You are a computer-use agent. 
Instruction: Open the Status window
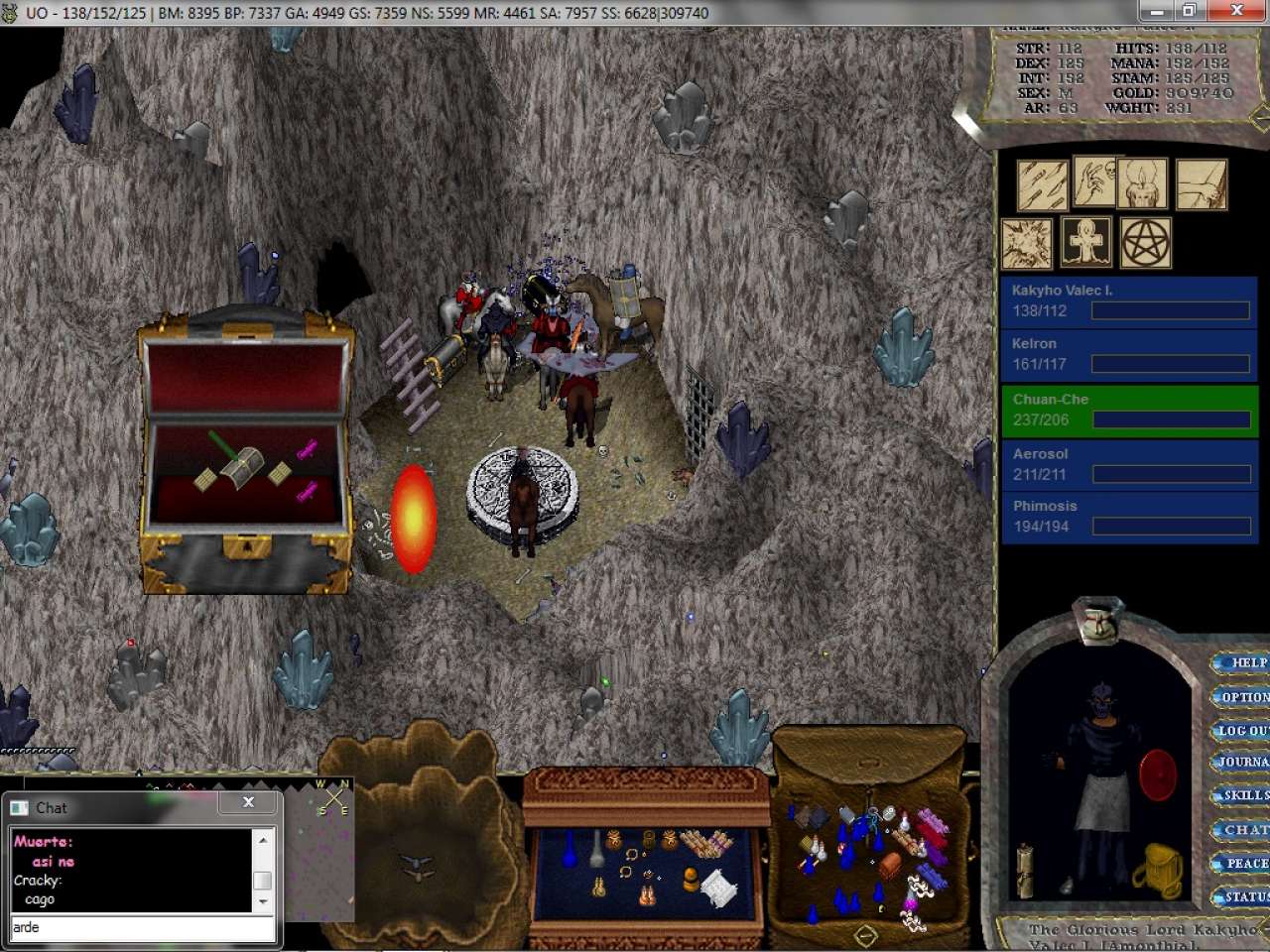click(x=1244, y=897)
